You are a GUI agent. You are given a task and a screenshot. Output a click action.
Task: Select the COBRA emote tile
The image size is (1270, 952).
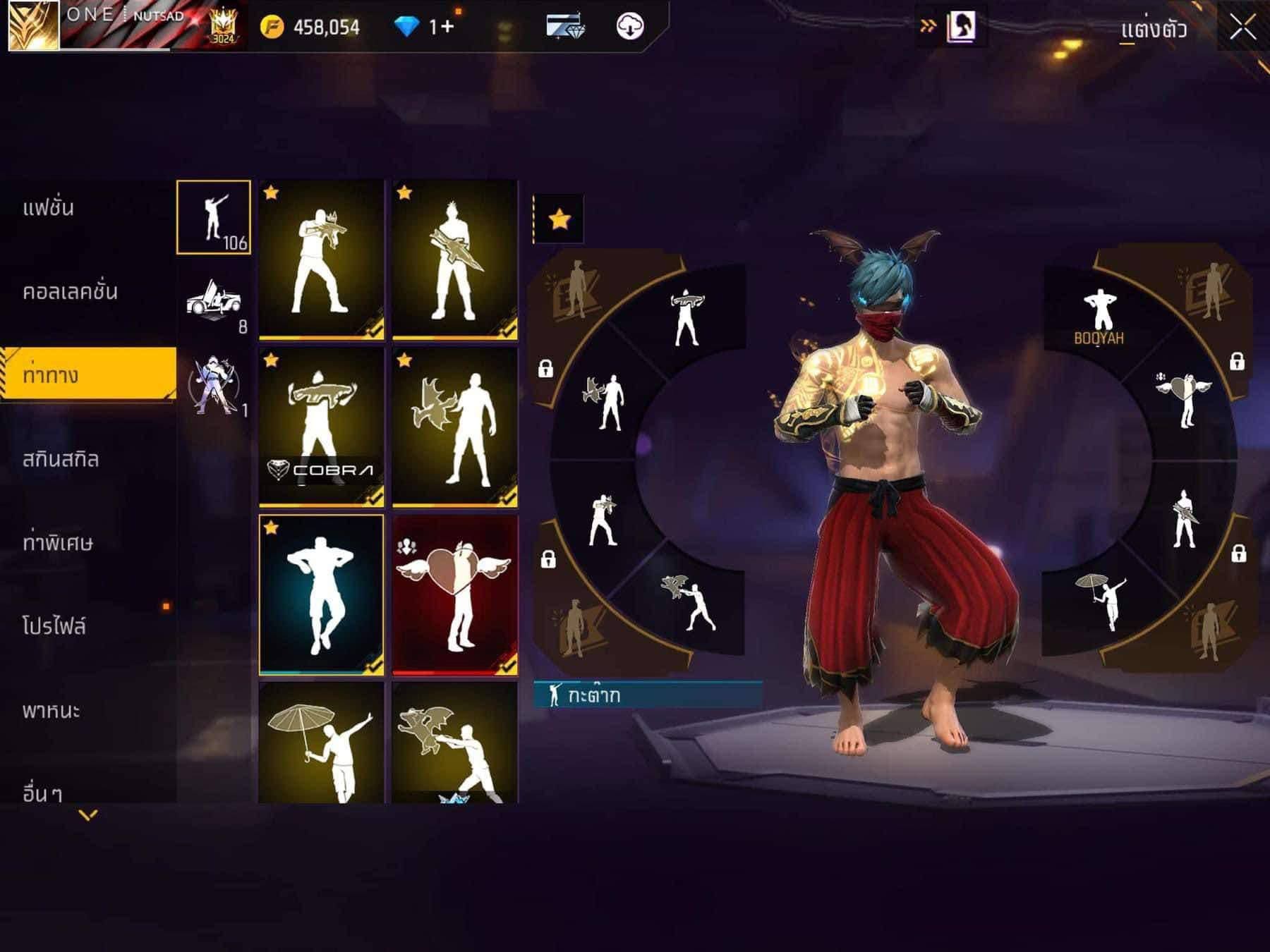pos(322,427)
